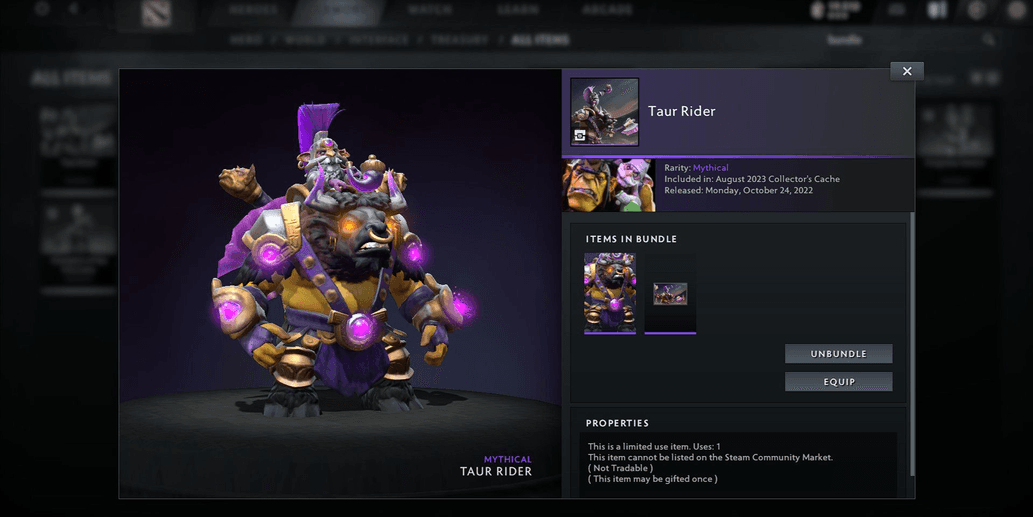Unbundle the Taur Rider bundle
The image size is (1033, 517).
(838, 354)
